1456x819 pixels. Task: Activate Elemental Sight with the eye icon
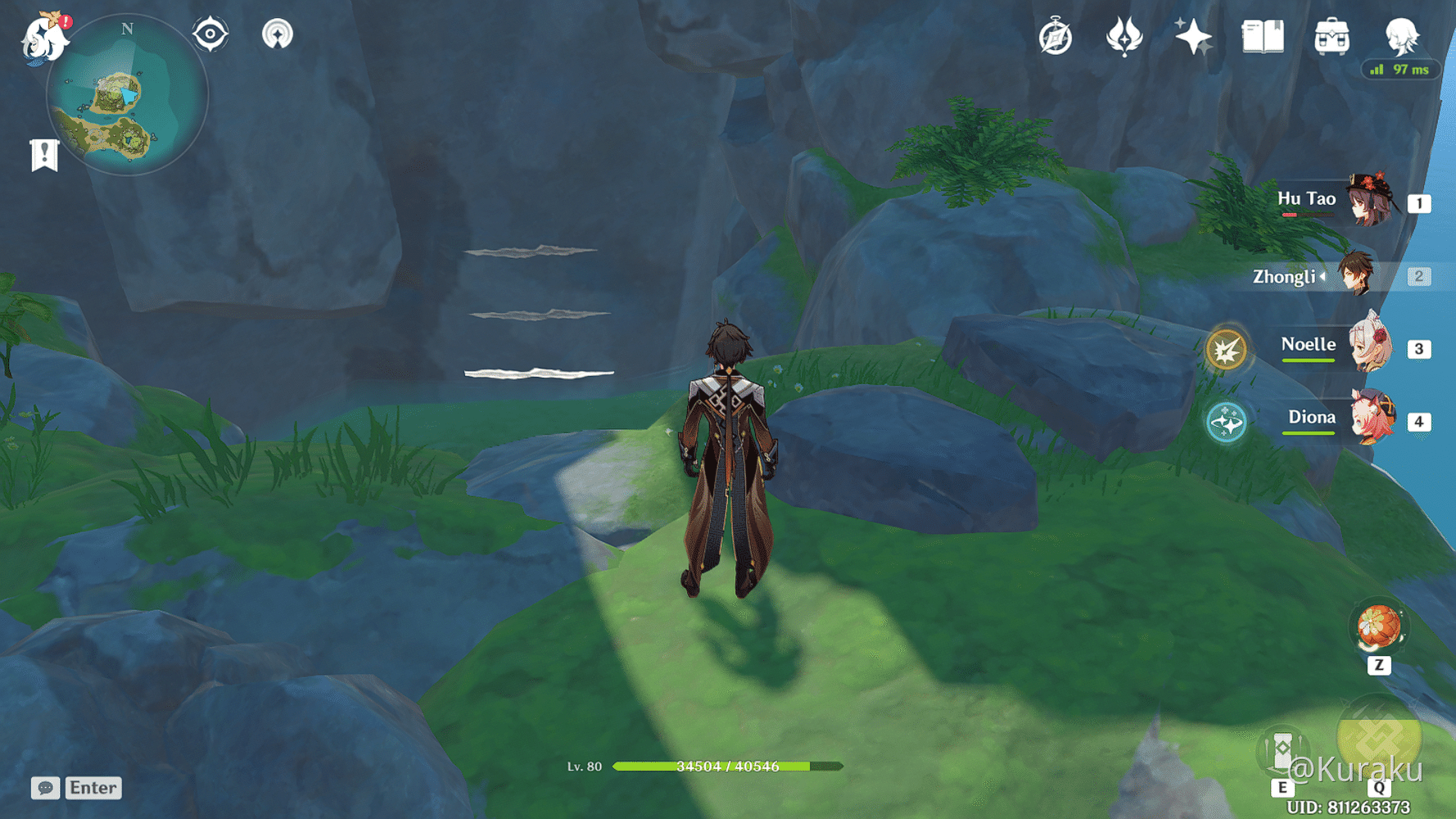point(210,34)
